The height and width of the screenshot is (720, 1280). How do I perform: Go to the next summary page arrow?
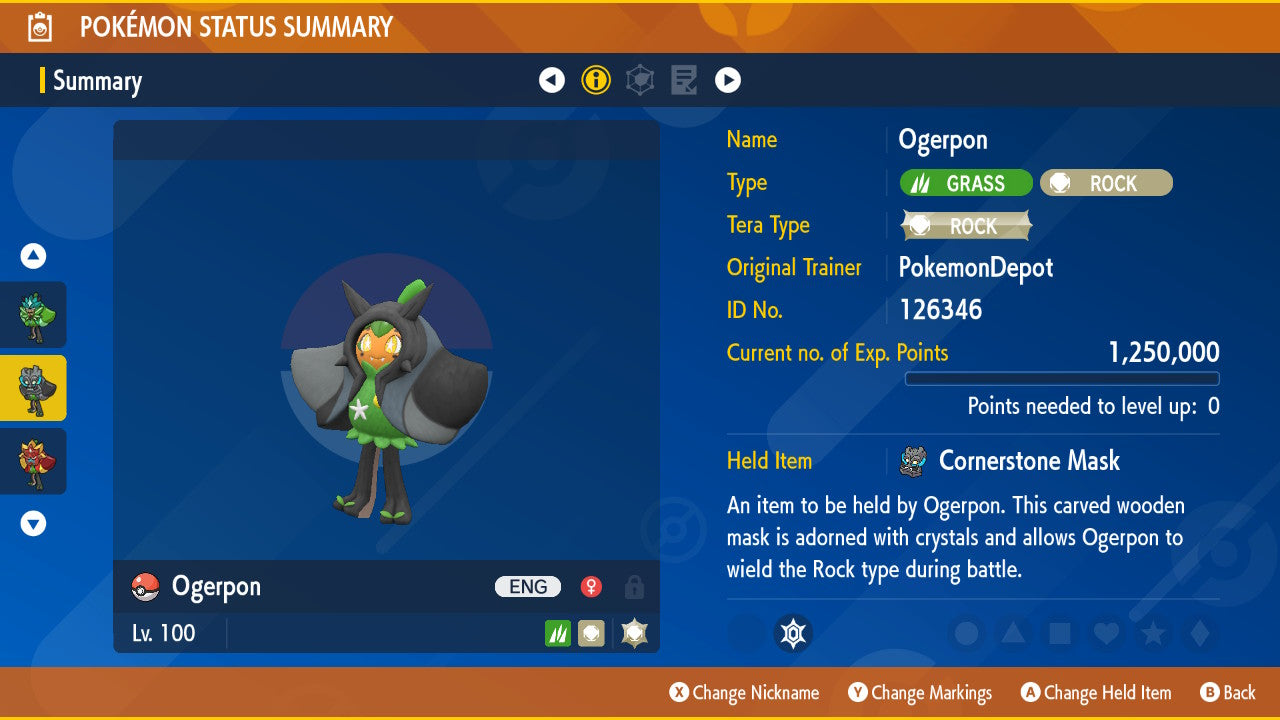tap(728, 80)
